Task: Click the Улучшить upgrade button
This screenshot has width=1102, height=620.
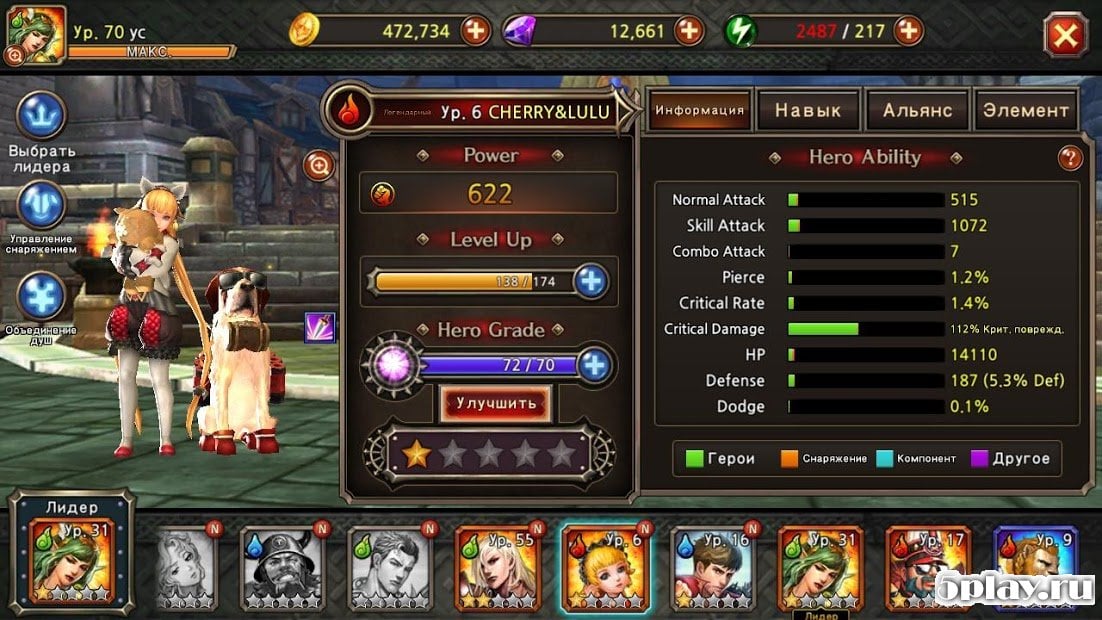Action: pyautogui.click(x=496, y=403)
